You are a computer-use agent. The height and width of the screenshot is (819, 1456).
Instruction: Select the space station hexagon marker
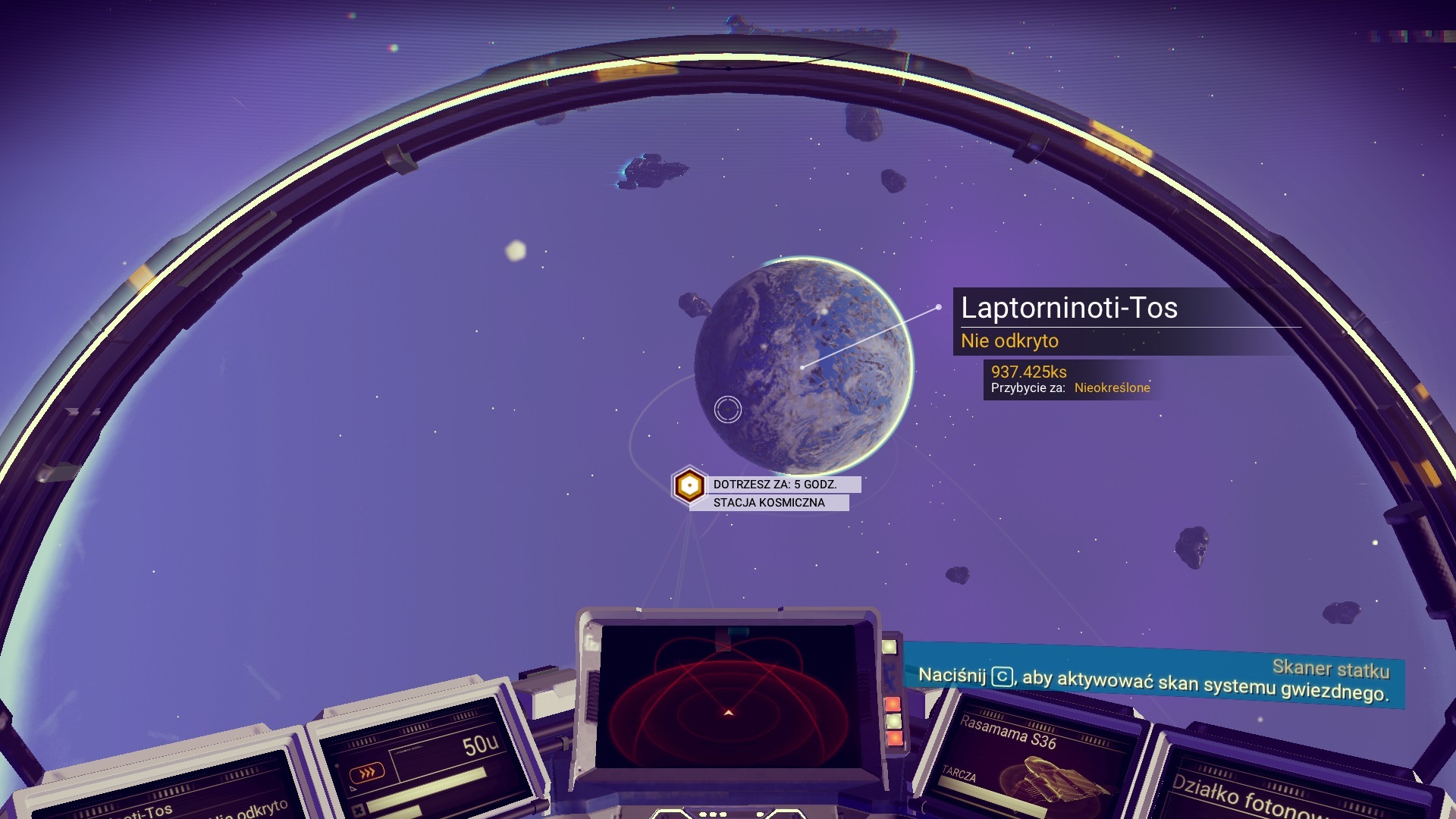[689, 485]
